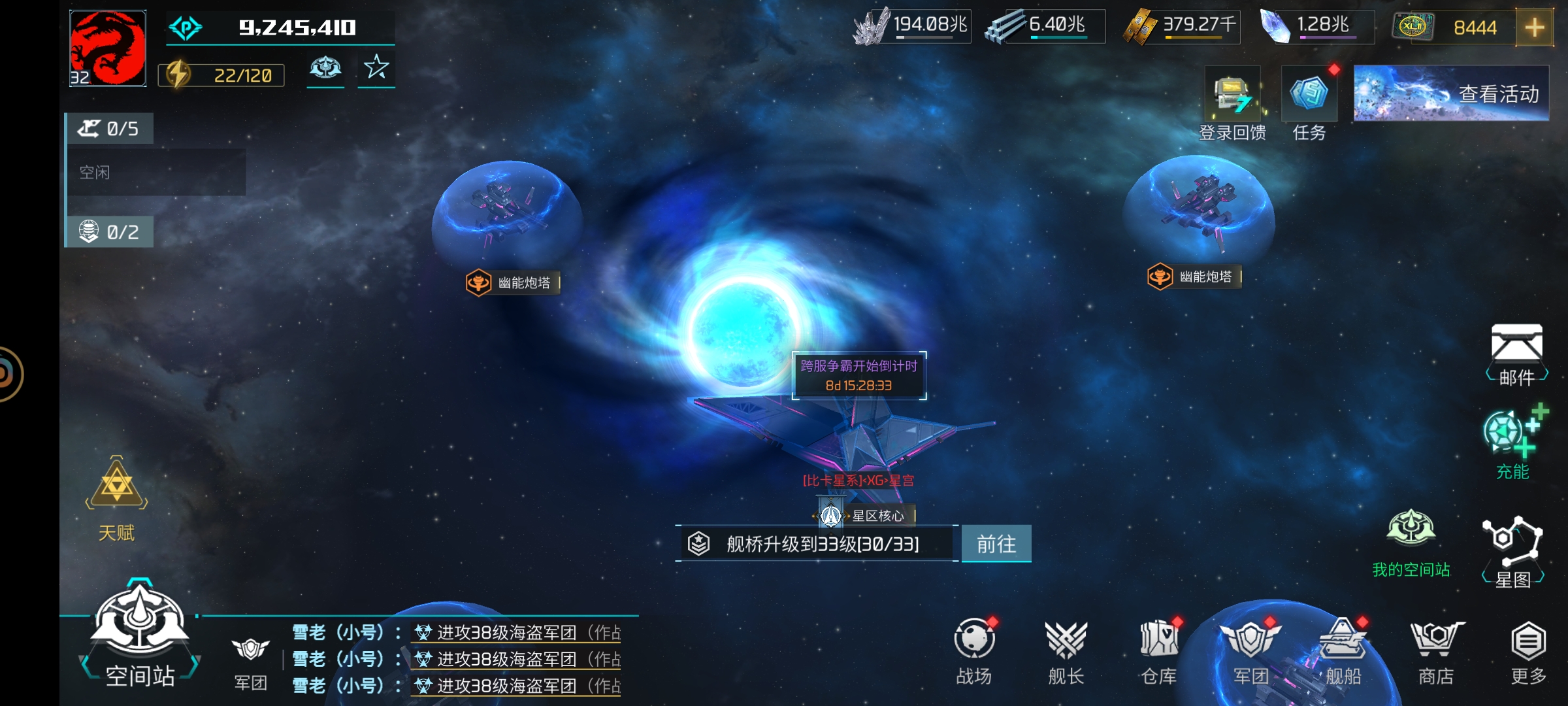The height and width of the screenshot is (706, 1568).
Task: Click the gold plus button to add currency
Action: tap(1534, 27)
